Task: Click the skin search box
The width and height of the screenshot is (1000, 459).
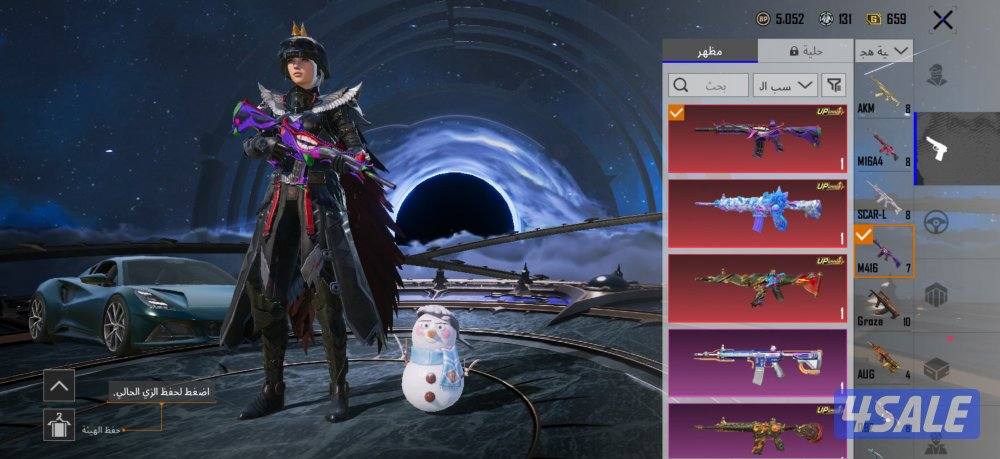Action: 708,85
